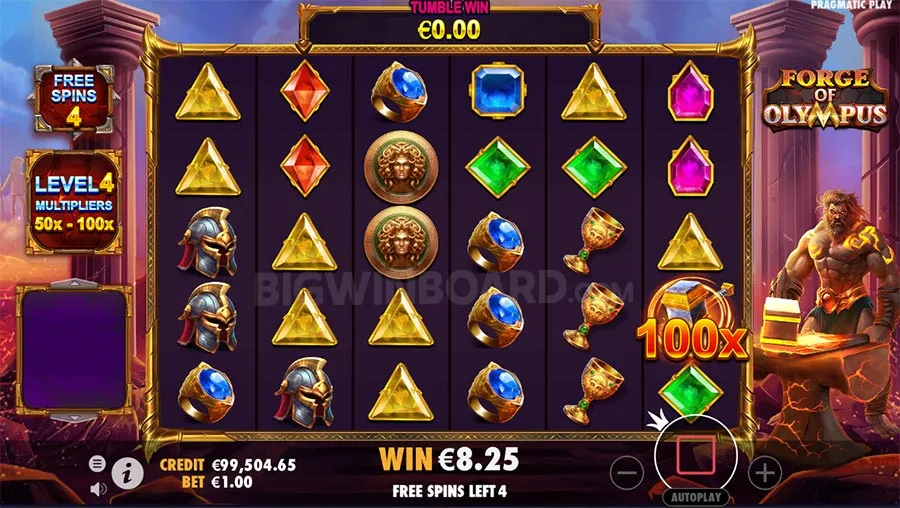Open the game information page

point(126,471)
